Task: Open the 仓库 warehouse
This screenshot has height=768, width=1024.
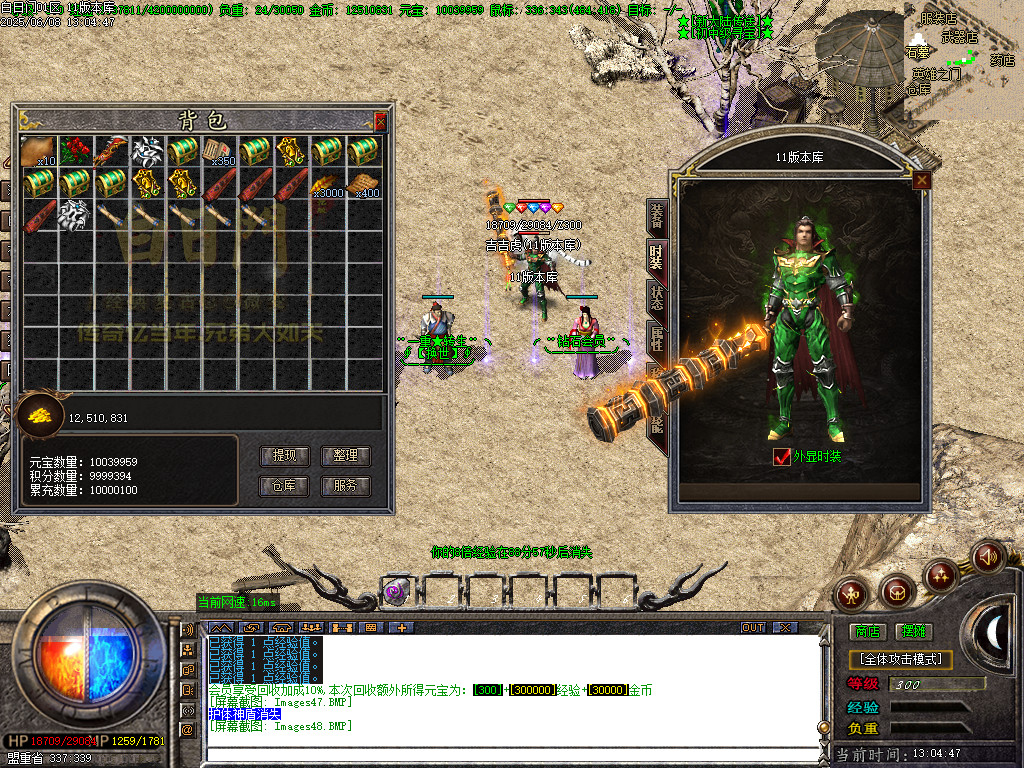Action: (x=284, y=486)
